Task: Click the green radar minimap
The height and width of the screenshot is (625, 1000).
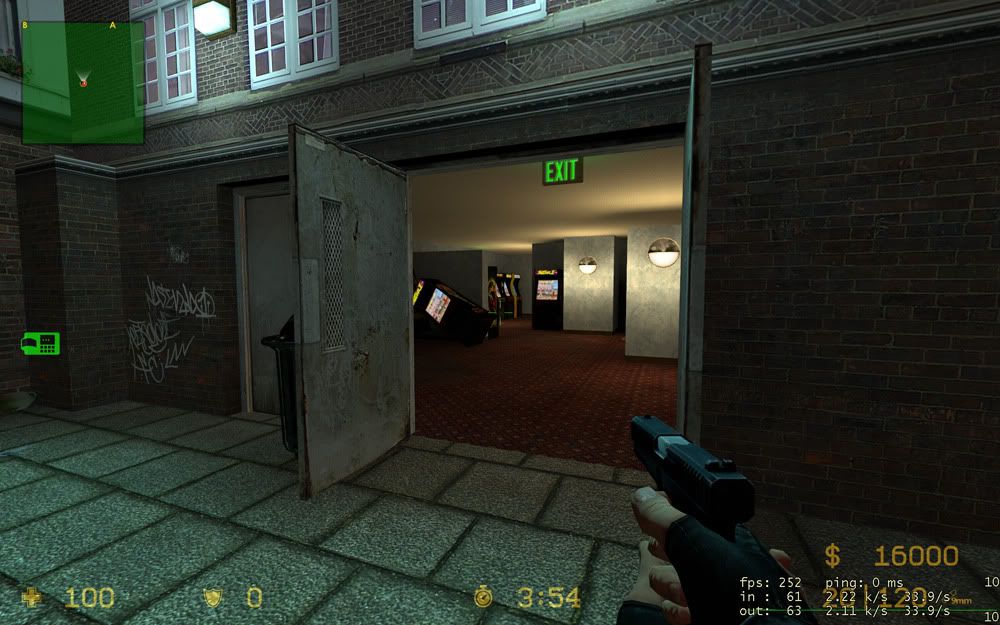Action: tap(83, 82)
